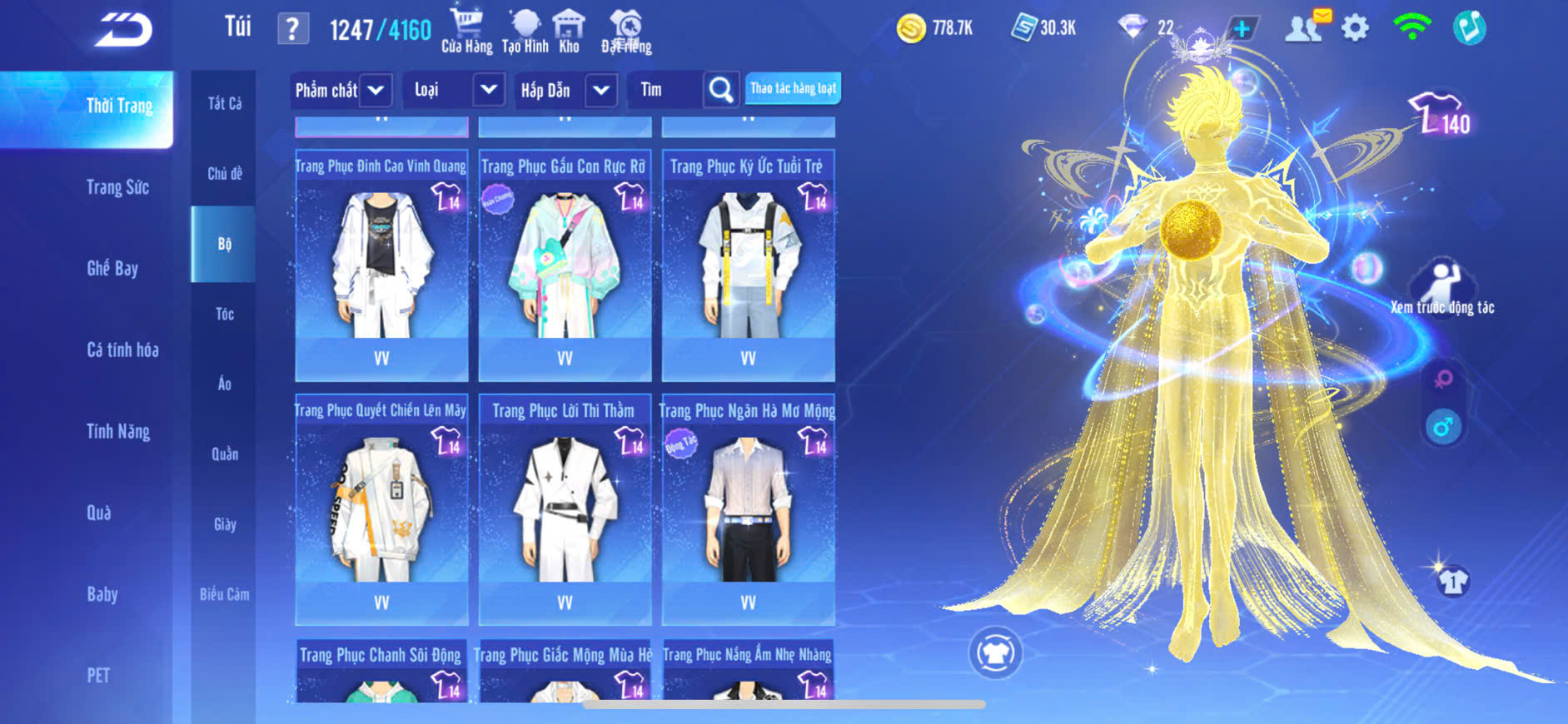Click Xem trước động tác preview

pos(1441,288)
